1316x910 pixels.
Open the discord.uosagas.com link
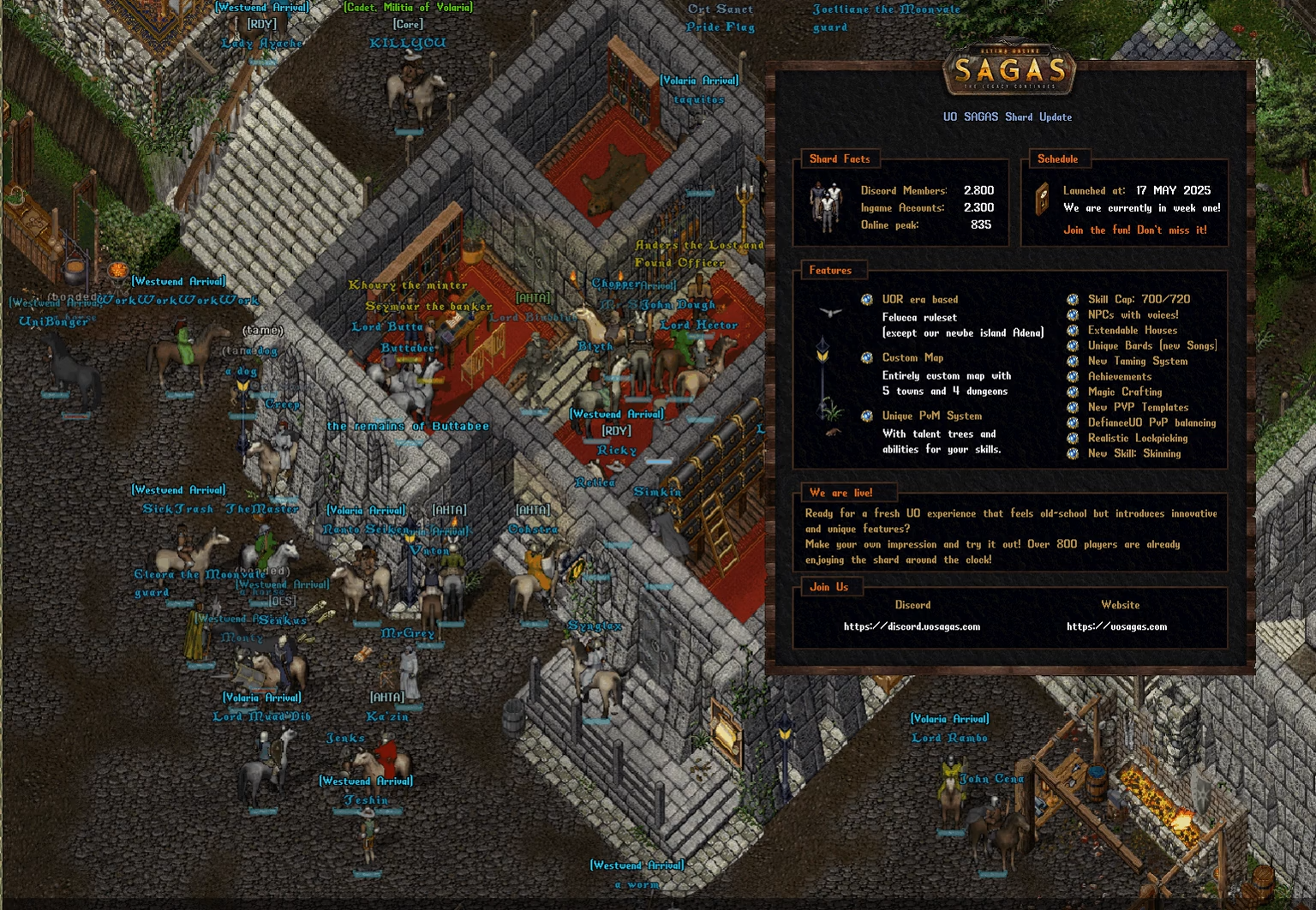[912, 626]
